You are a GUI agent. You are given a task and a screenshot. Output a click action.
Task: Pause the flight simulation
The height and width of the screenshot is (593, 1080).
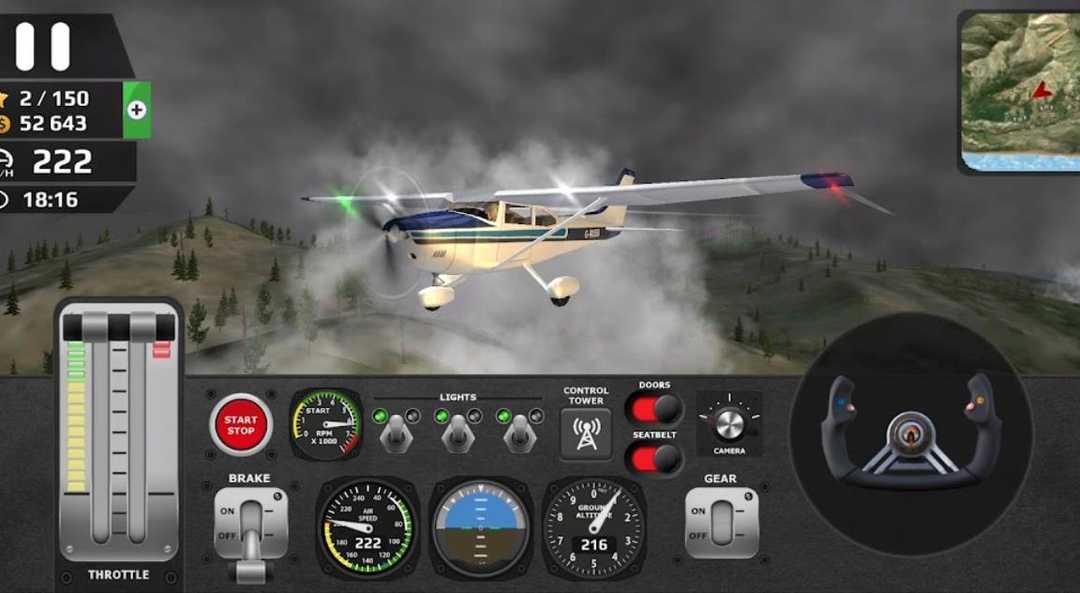(45, 47)
